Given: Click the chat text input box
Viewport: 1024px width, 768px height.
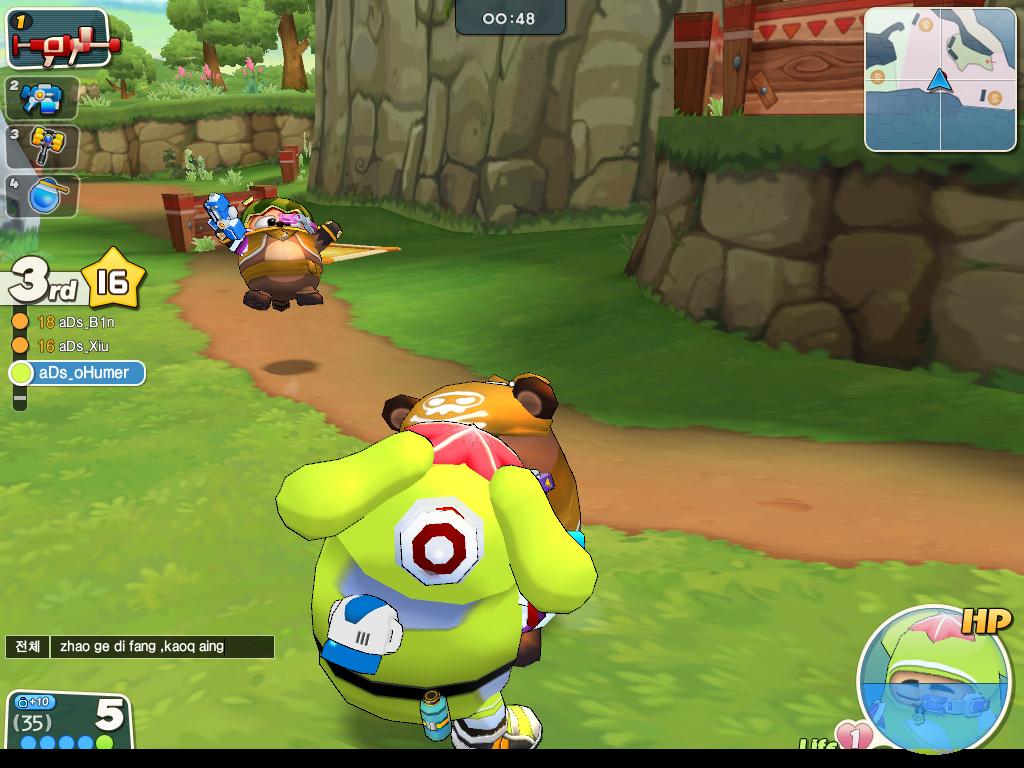Looking at the screenshot, I should (x=162, y=647).
